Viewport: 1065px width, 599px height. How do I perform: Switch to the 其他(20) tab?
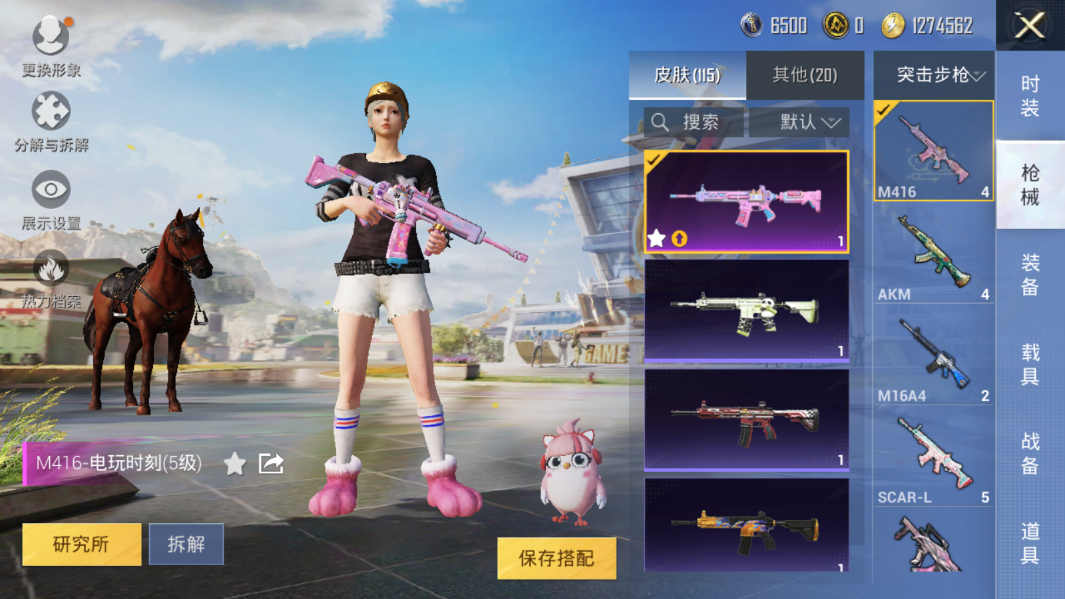click(805, 75)
